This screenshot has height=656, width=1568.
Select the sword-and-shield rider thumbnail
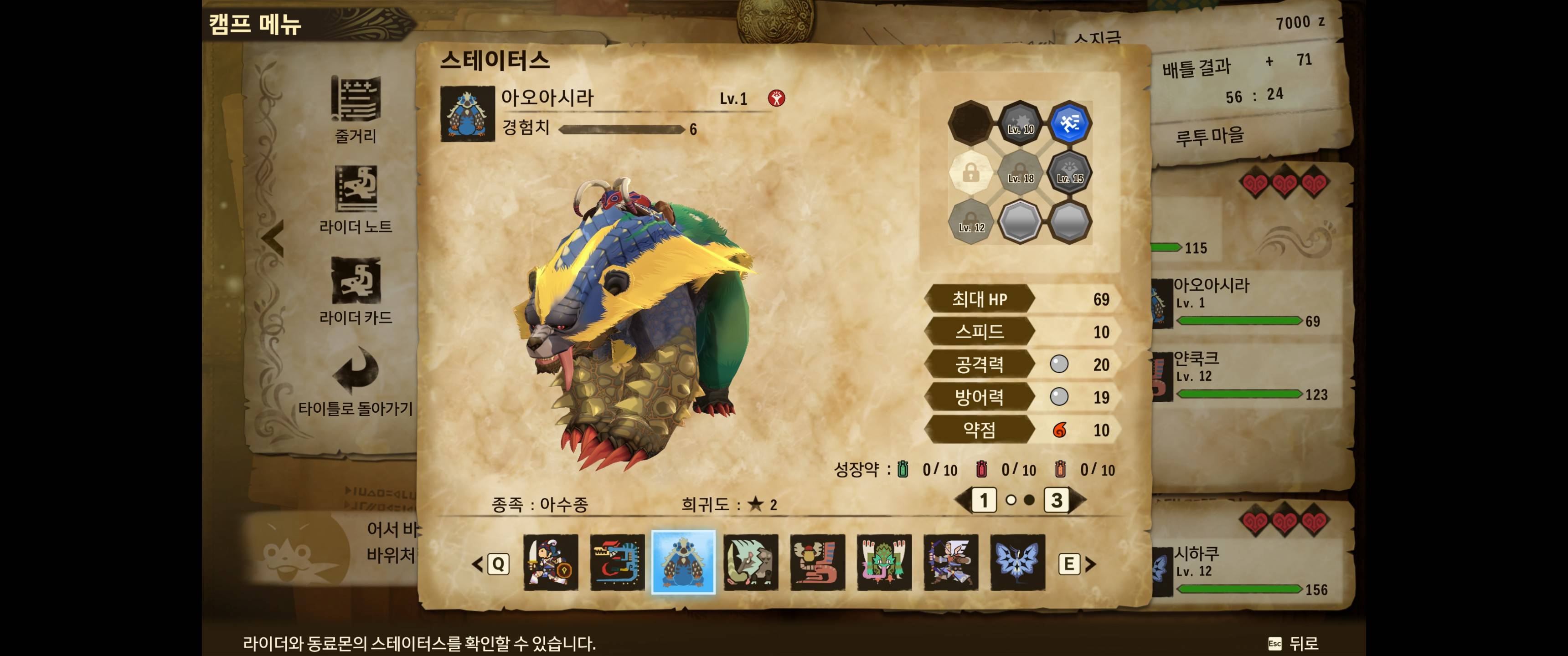point(550,562)
